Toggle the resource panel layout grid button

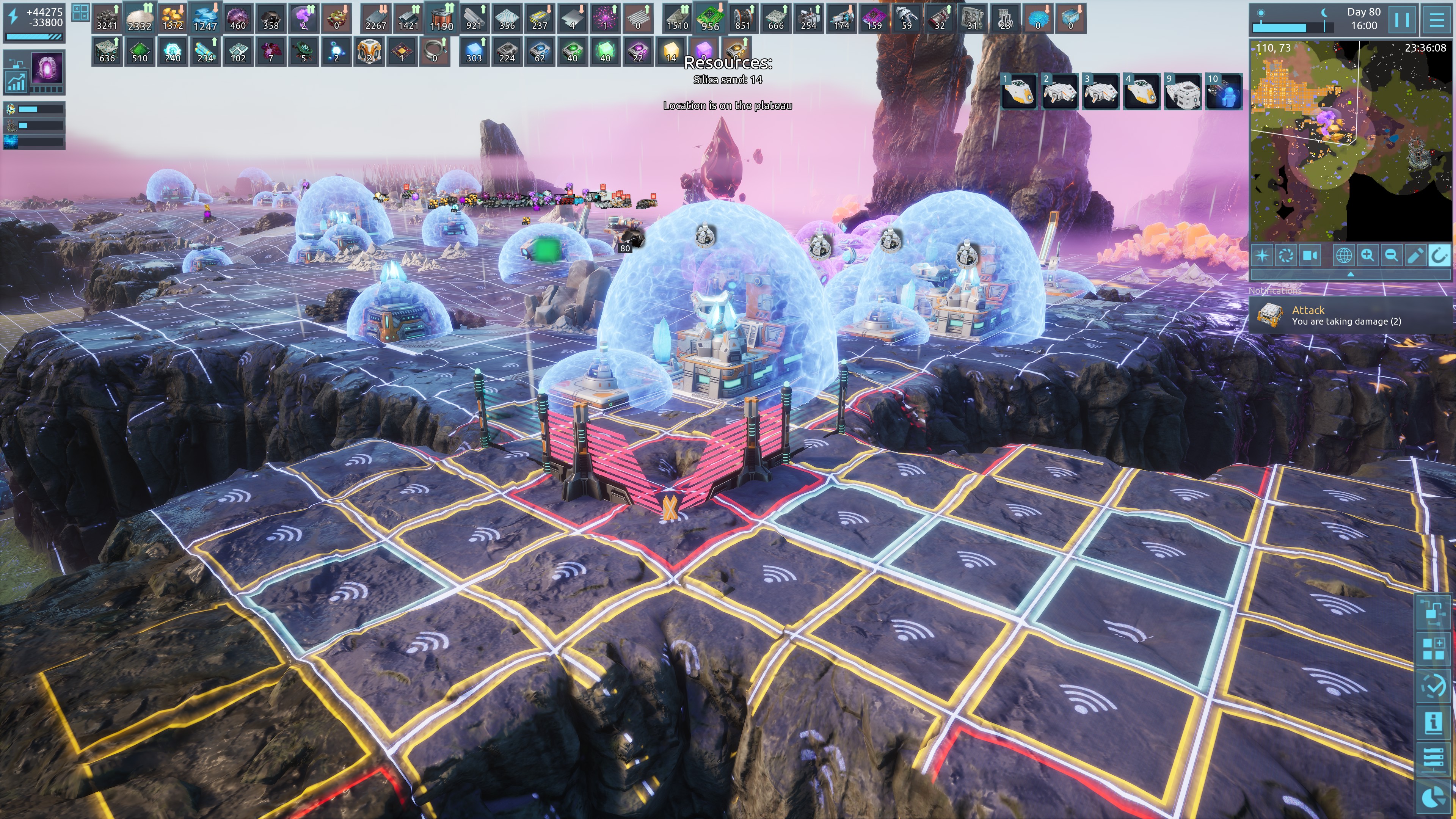coord(80,13)
